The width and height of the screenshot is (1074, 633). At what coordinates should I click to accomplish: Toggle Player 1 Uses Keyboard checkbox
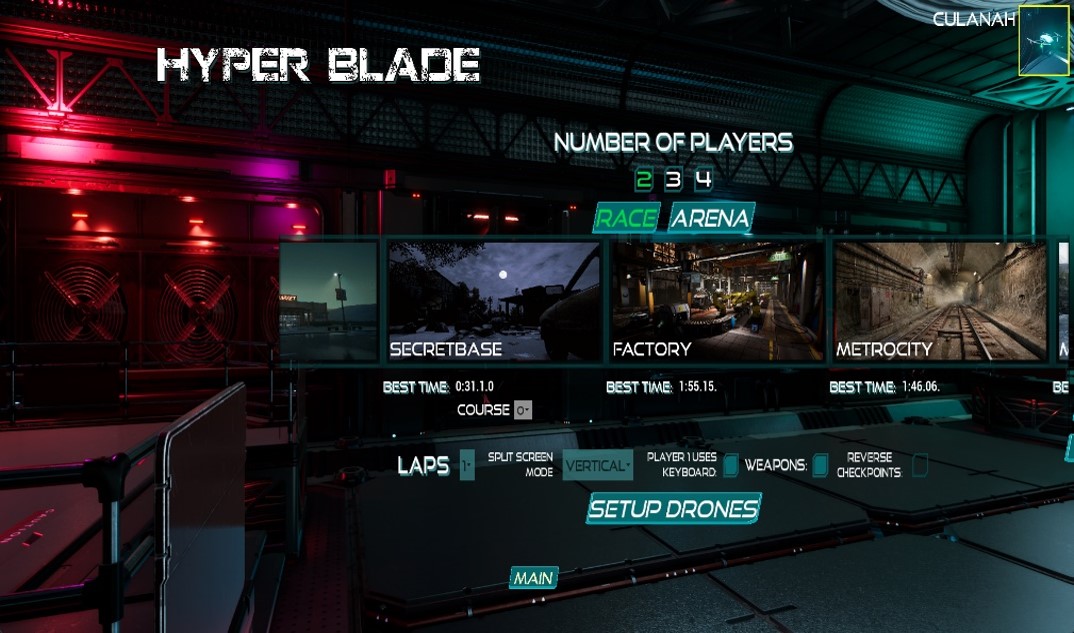tap(731, 465)
